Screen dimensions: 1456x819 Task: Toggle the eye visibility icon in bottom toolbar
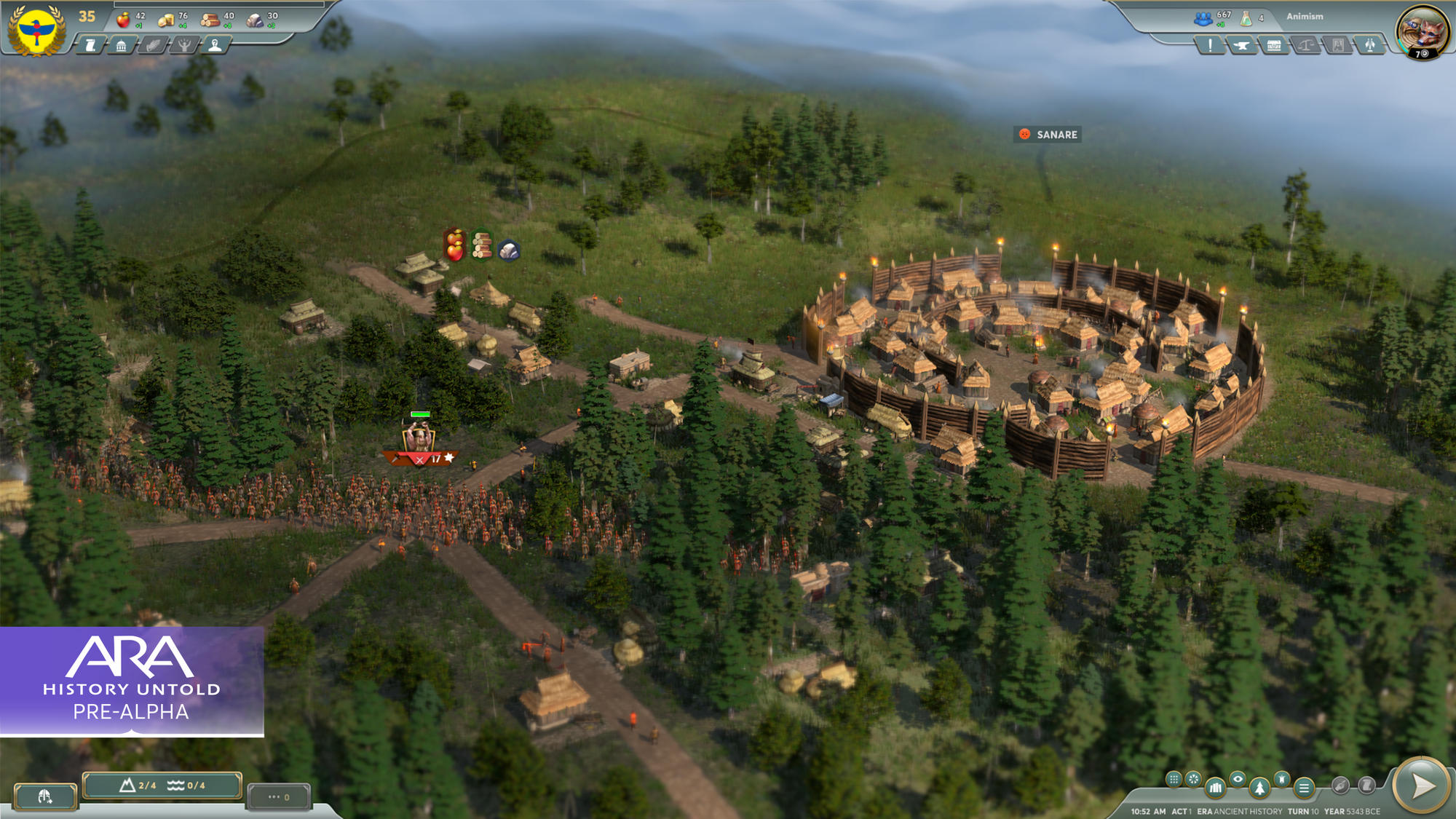(x=1238, y=779)
